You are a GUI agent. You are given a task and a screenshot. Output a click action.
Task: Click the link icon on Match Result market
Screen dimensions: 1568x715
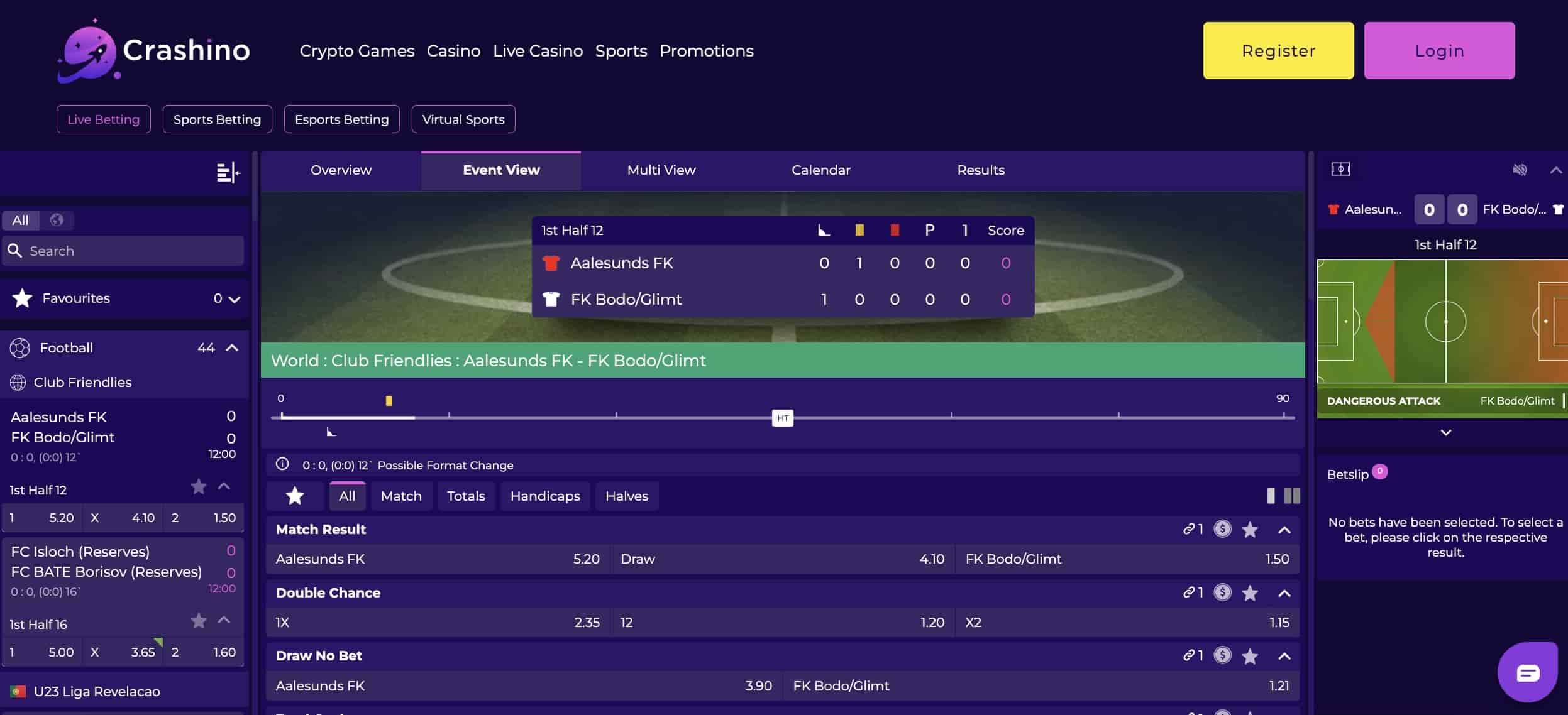(x=1190, y=530)
